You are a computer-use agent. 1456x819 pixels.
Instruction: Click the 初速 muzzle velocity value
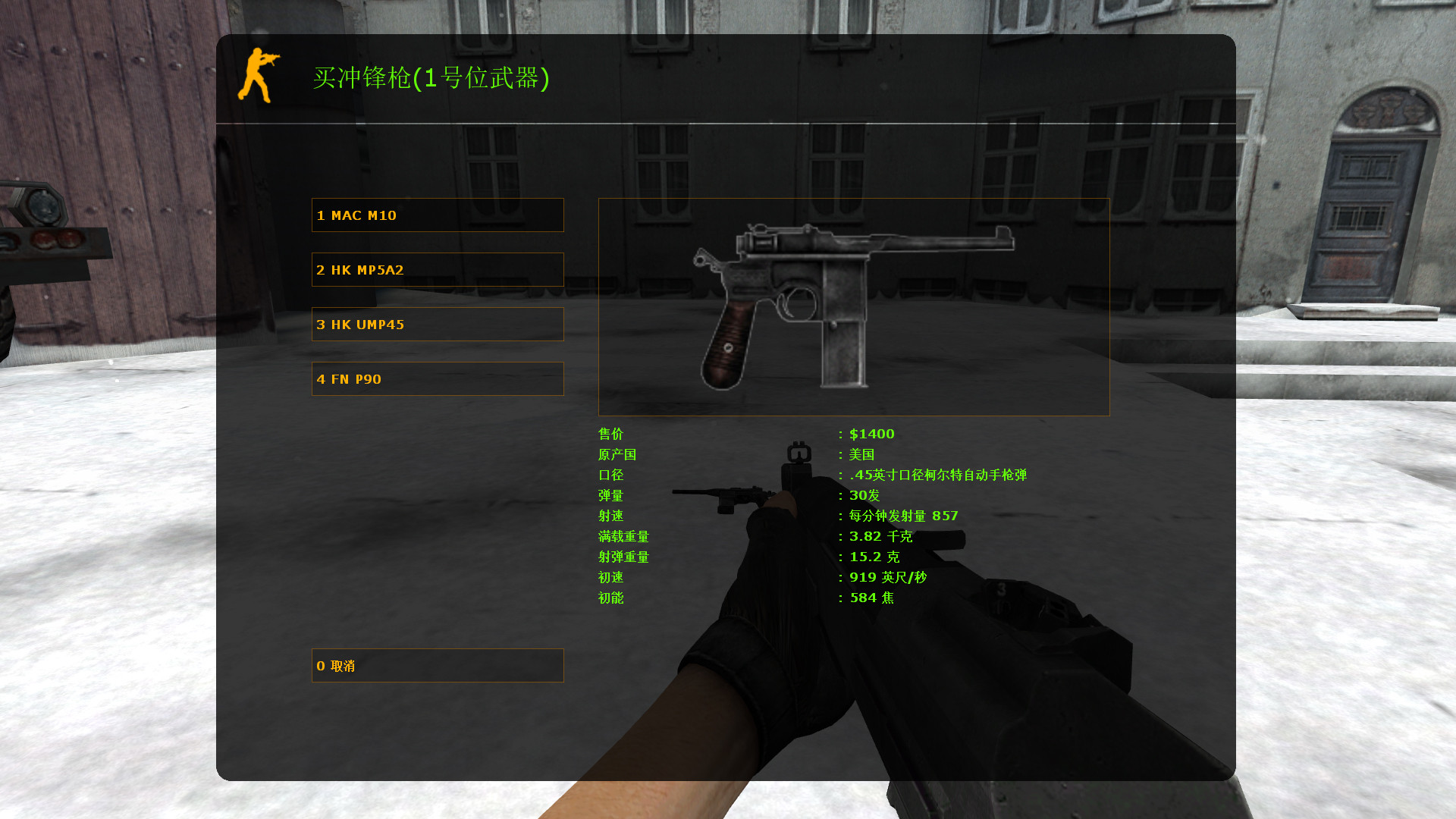click(x=887, y=577)
